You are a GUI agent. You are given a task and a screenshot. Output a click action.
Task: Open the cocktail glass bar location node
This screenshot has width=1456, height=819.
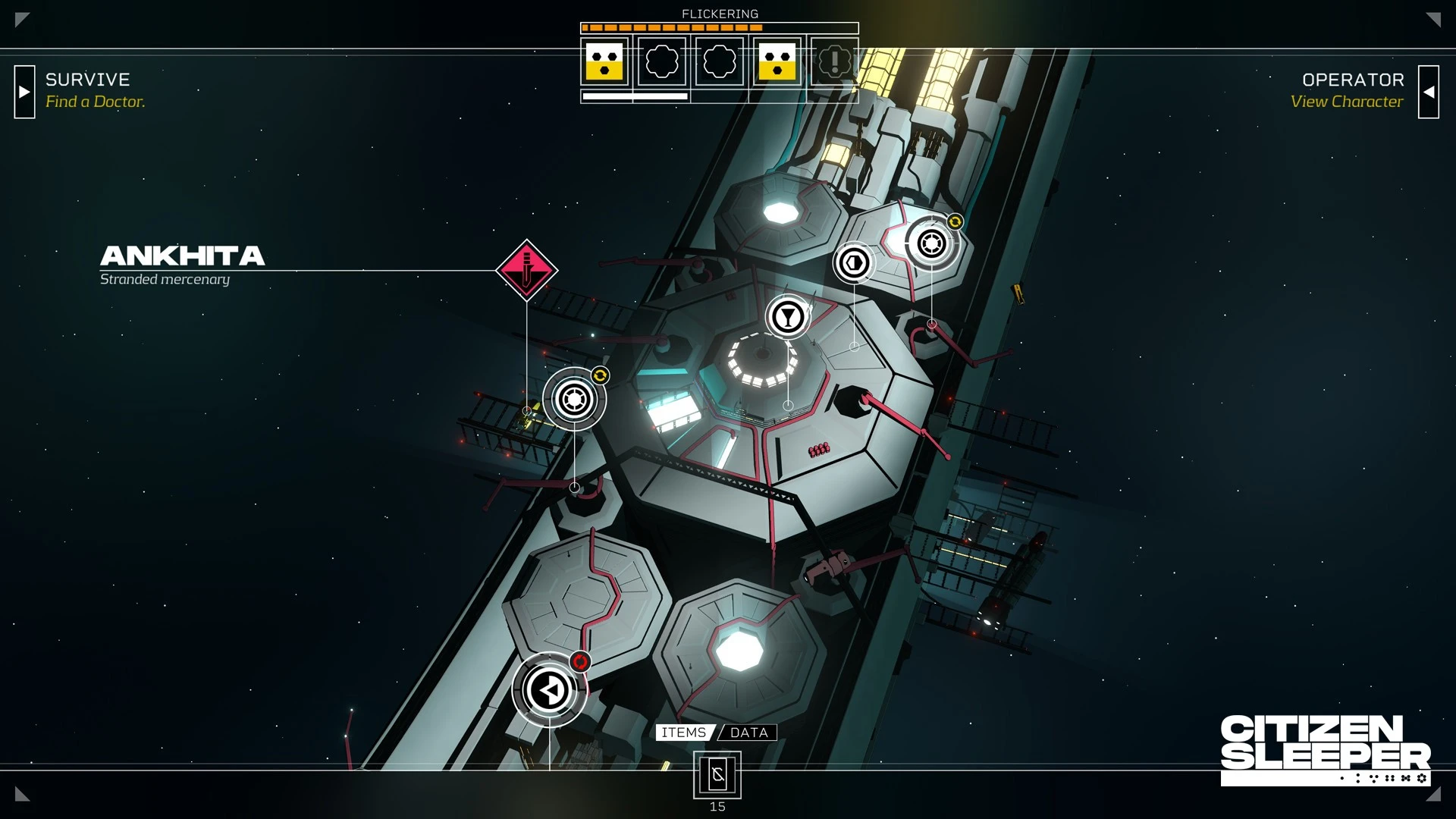click(x=788, y=316)
